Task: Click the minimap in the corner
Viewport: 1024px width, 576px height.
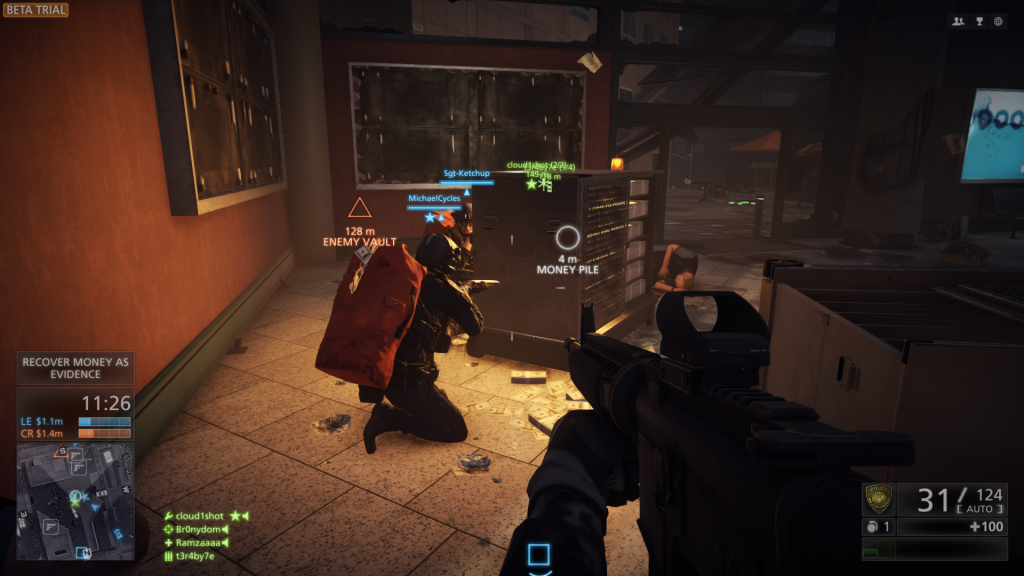Action: click(x=75, y=501)
